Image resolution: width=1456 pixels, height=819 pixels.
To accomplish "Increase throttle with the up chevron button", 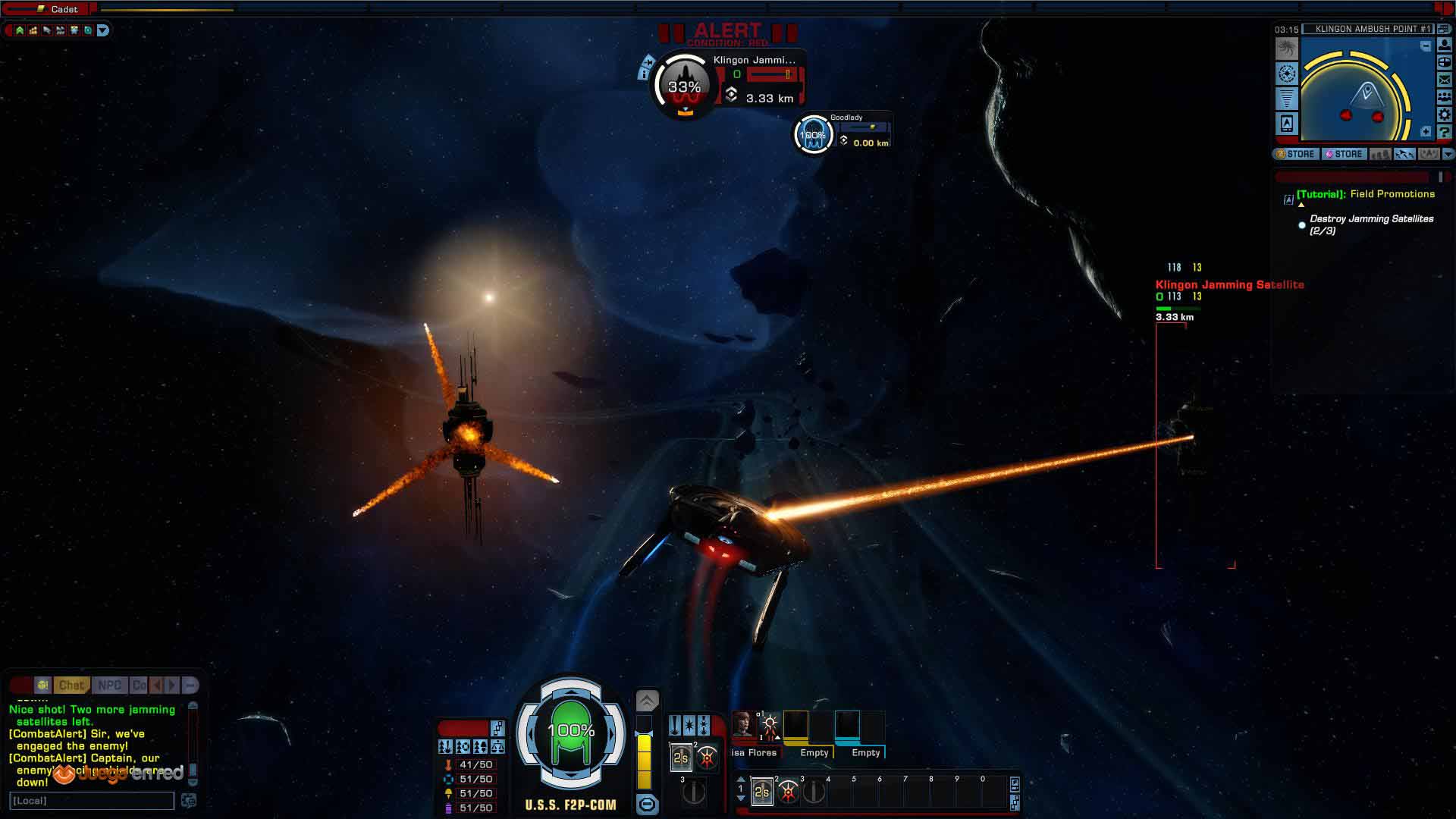I will 647,700.
